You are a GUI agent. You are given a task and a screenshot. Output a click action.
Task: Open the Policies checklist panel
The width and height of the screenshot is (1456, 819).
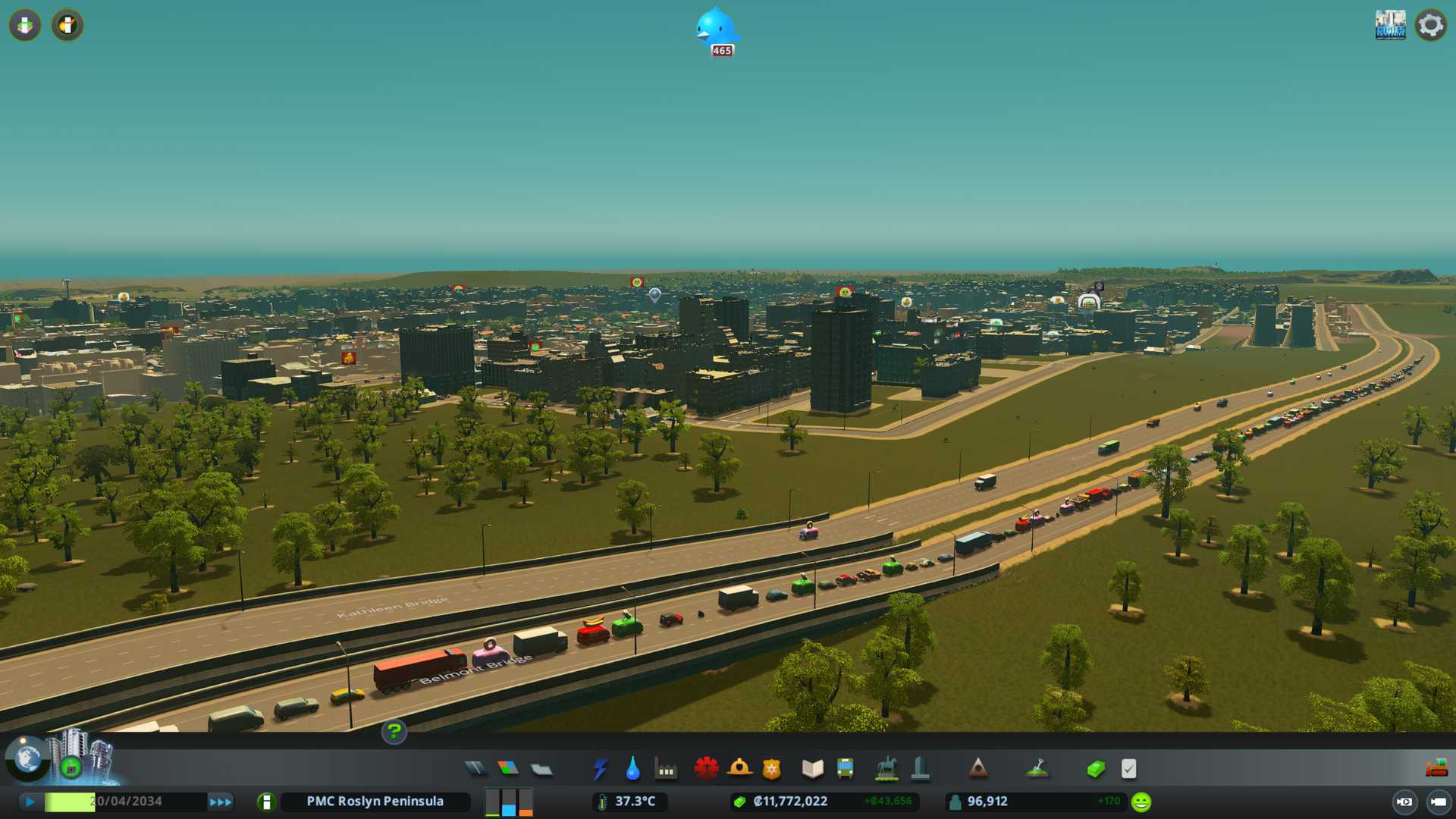coord(1128,769)
